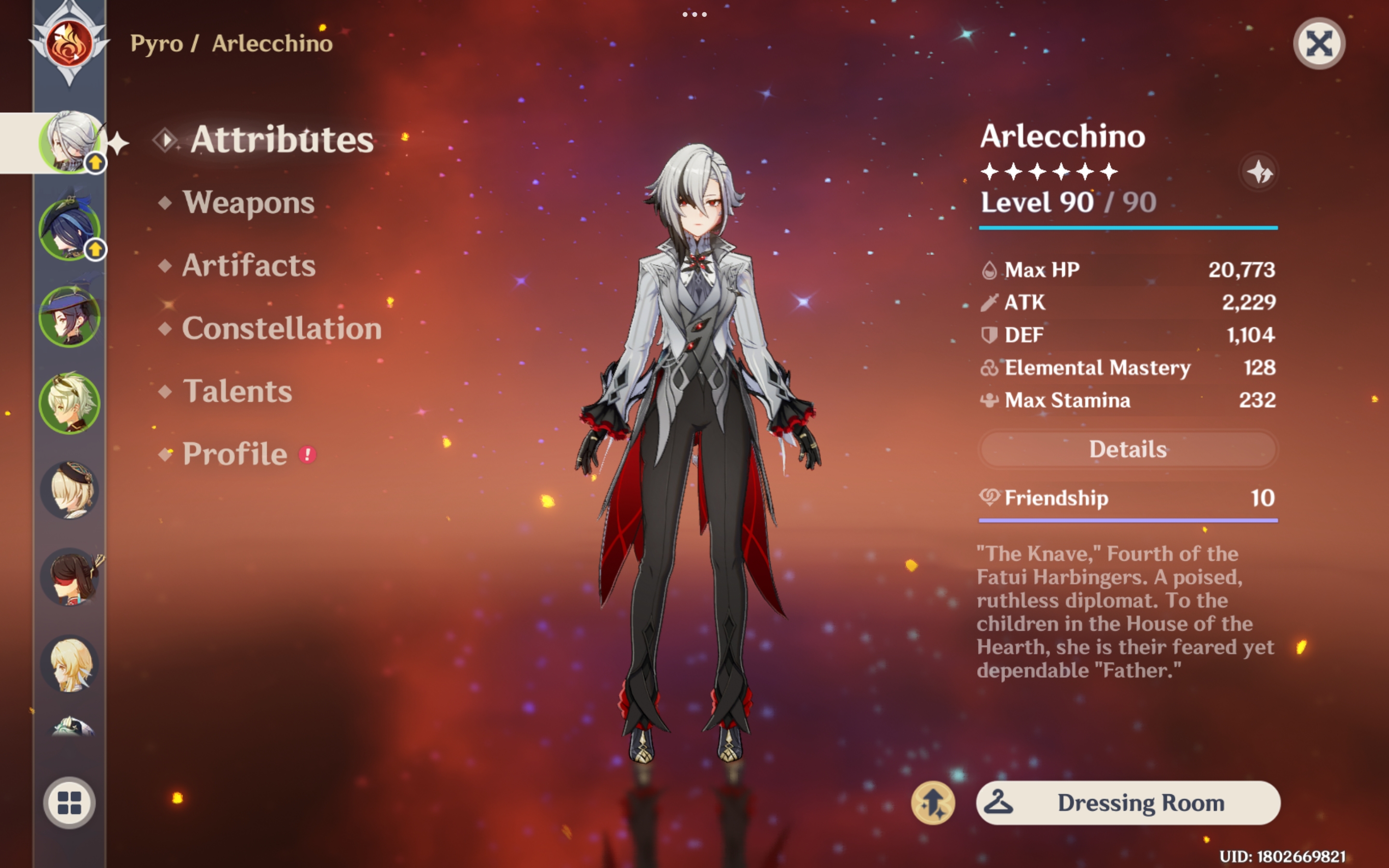Select the Elemental Mastery stat icon
The width and height of the screenshot is (1389, 868).
pyautogui.click(x=989, y=368)
